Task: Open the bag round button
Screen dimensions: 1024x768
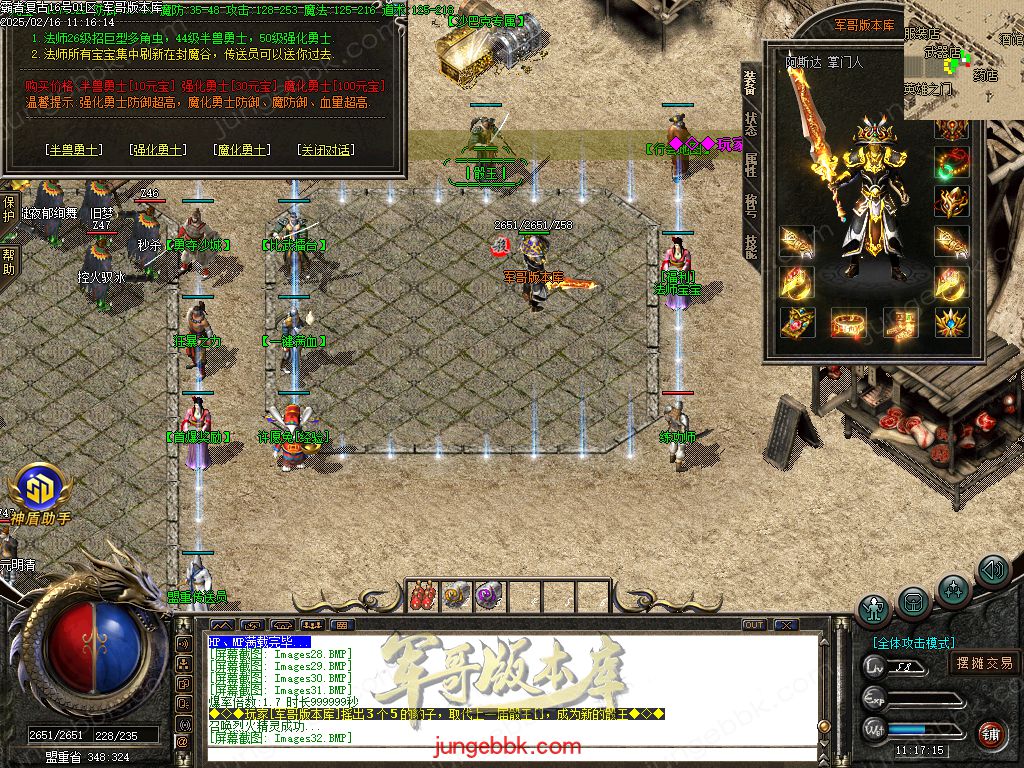Action: [913, 601]
